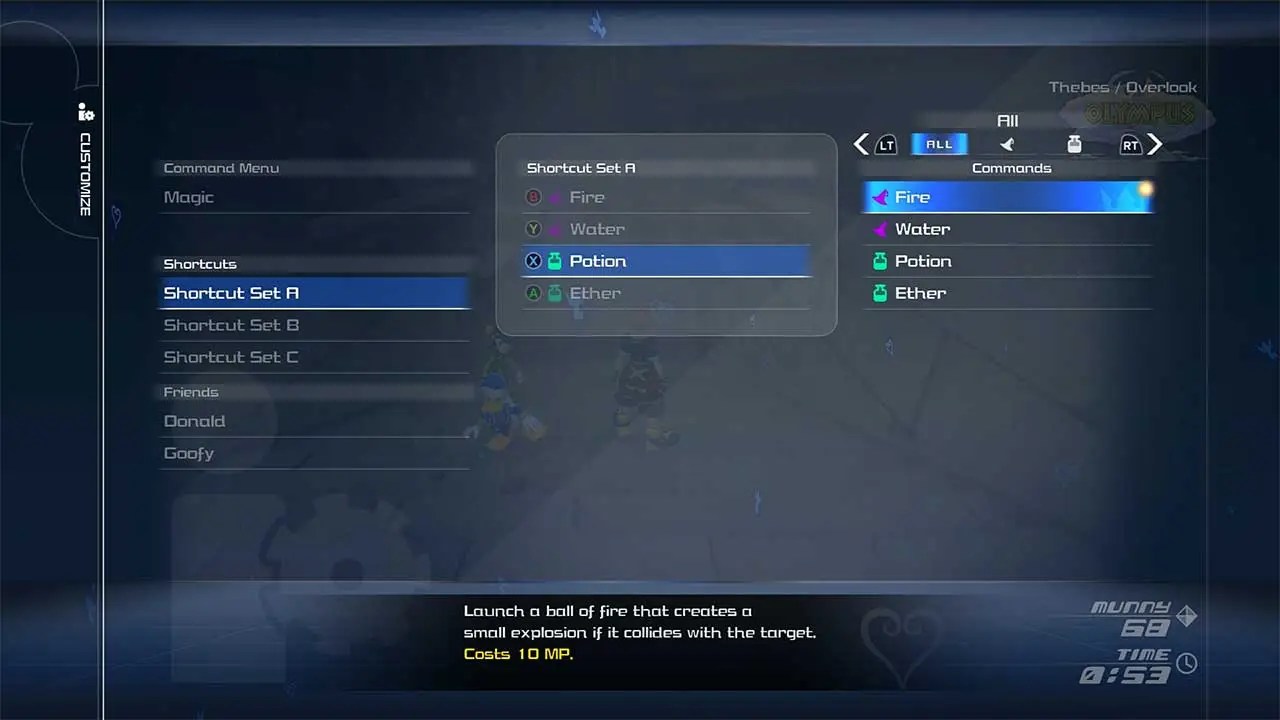Click the right chevron to change command category

pyautogui.click(x=1155, y=145)
